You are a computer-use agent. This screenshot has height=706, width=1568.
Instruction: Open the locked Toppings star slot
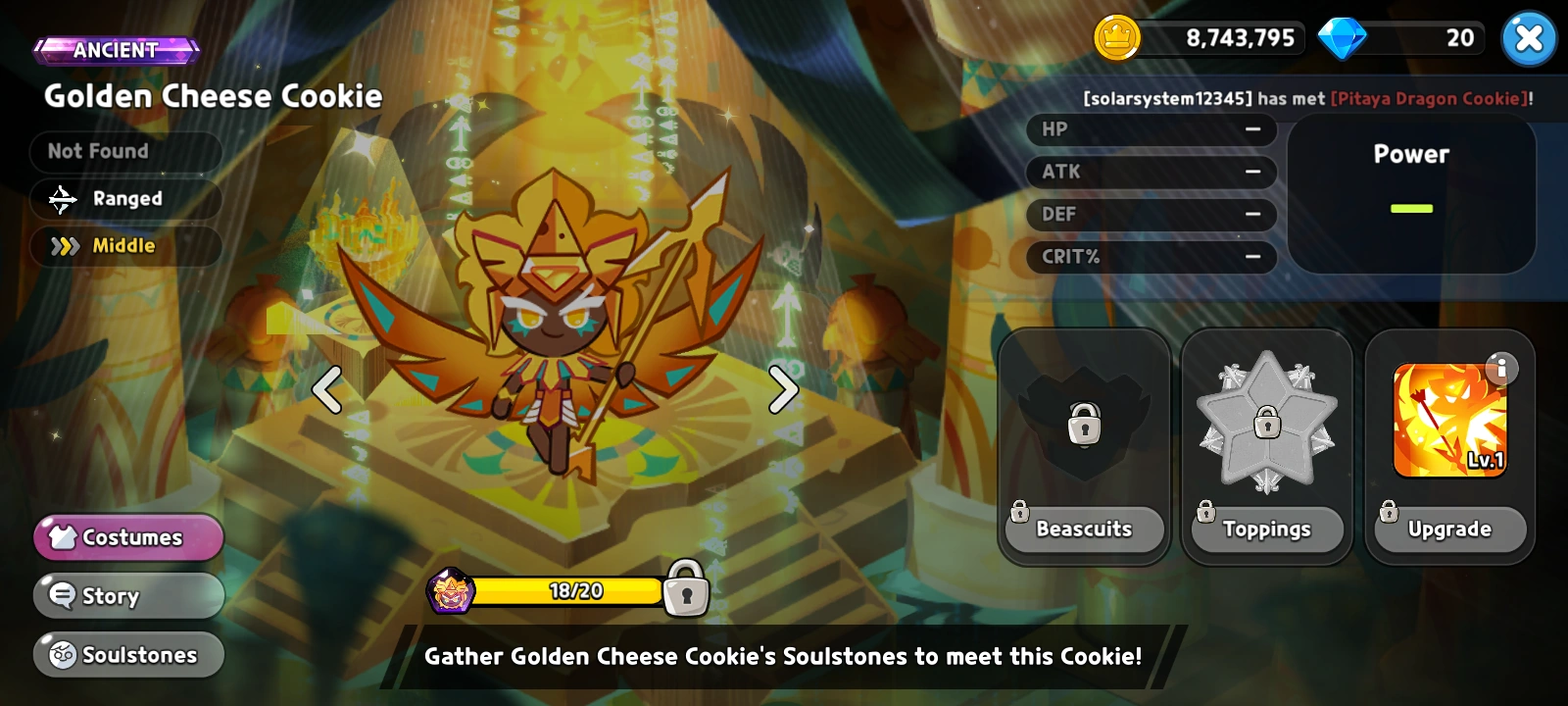pyautogui.click(x=1266, y=422)
